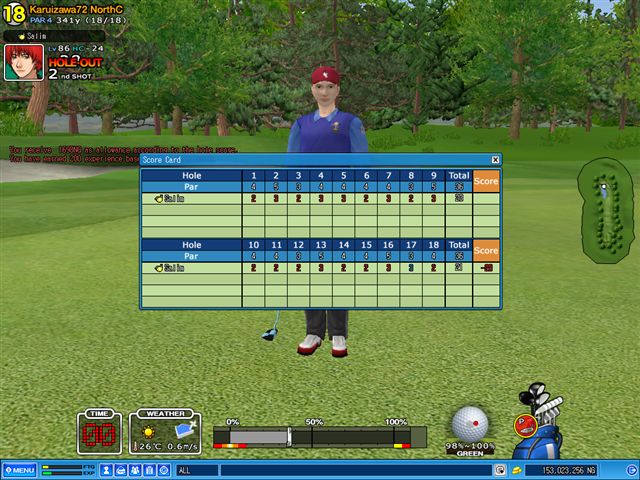The width and height of the screenshot is (640, 480).
Task: Open the single-person profile toolbar icon
Action: point(106,470)
